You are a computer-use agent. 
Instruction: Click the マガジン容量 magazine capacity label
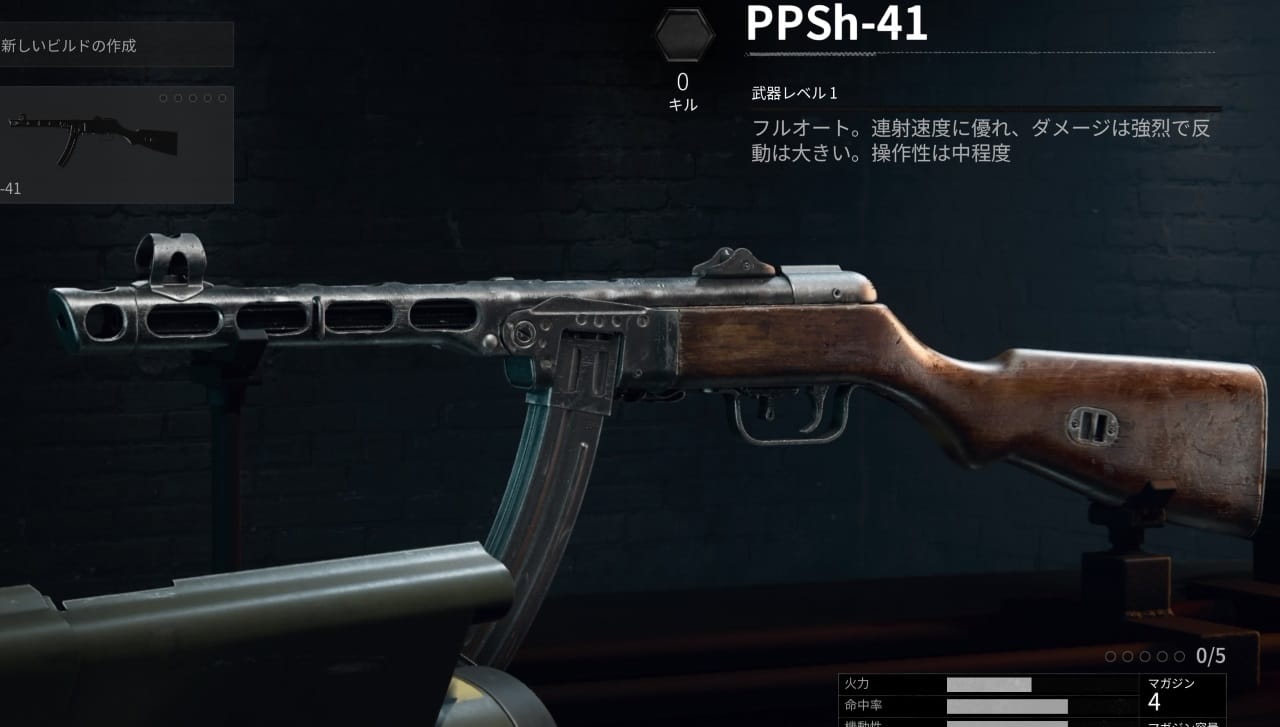click(x=1180, y=724)
